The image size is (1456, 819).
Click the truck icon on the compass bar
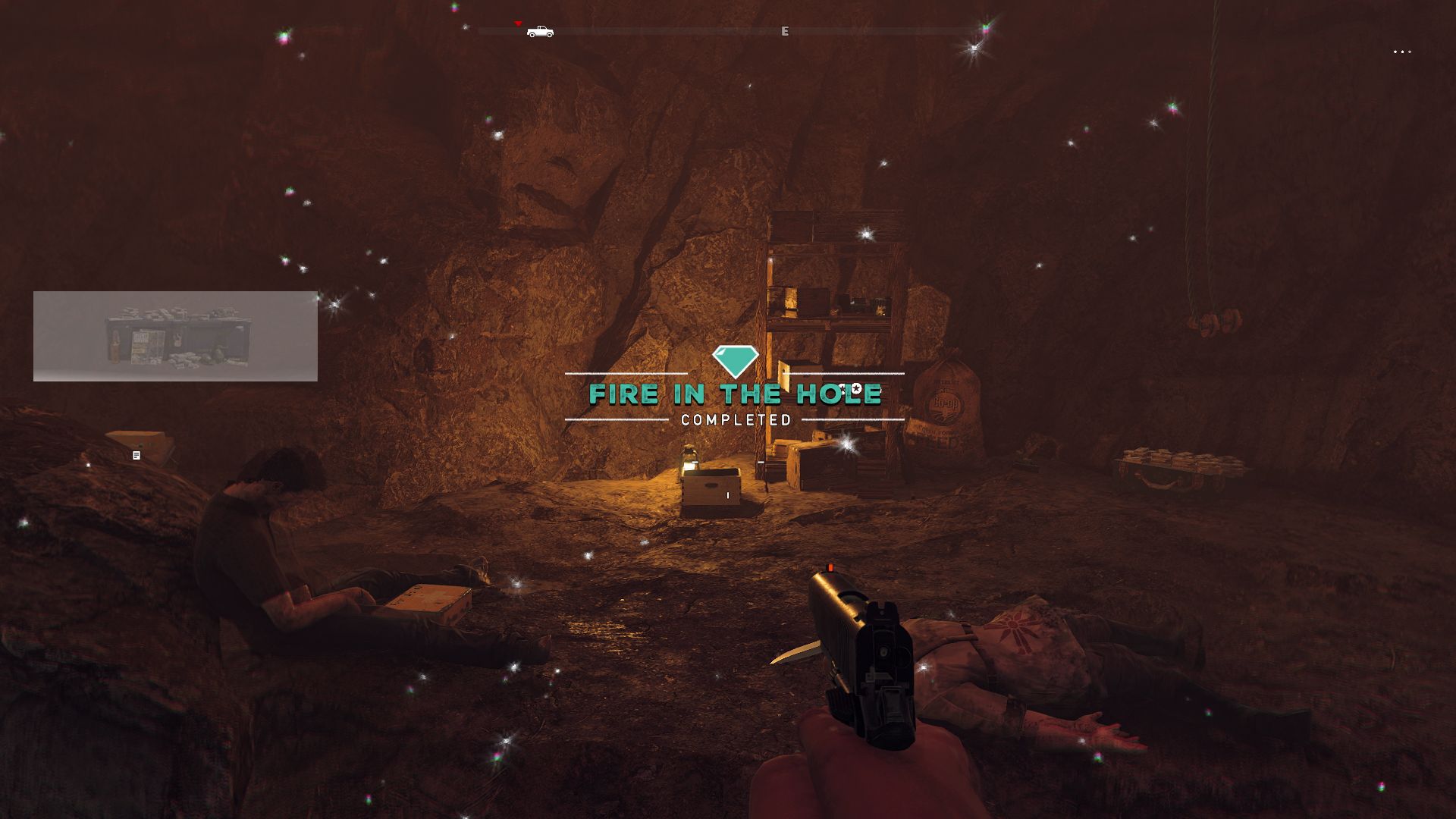[x=540, y=32]
